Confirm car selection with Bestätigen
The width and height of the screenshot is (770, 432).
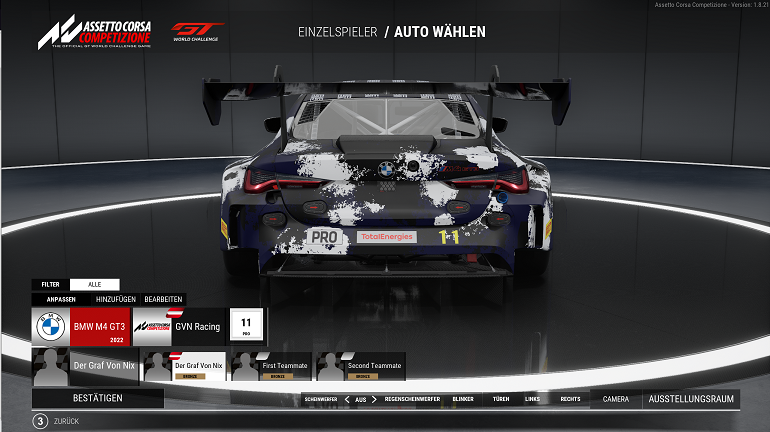coord(98,398)
